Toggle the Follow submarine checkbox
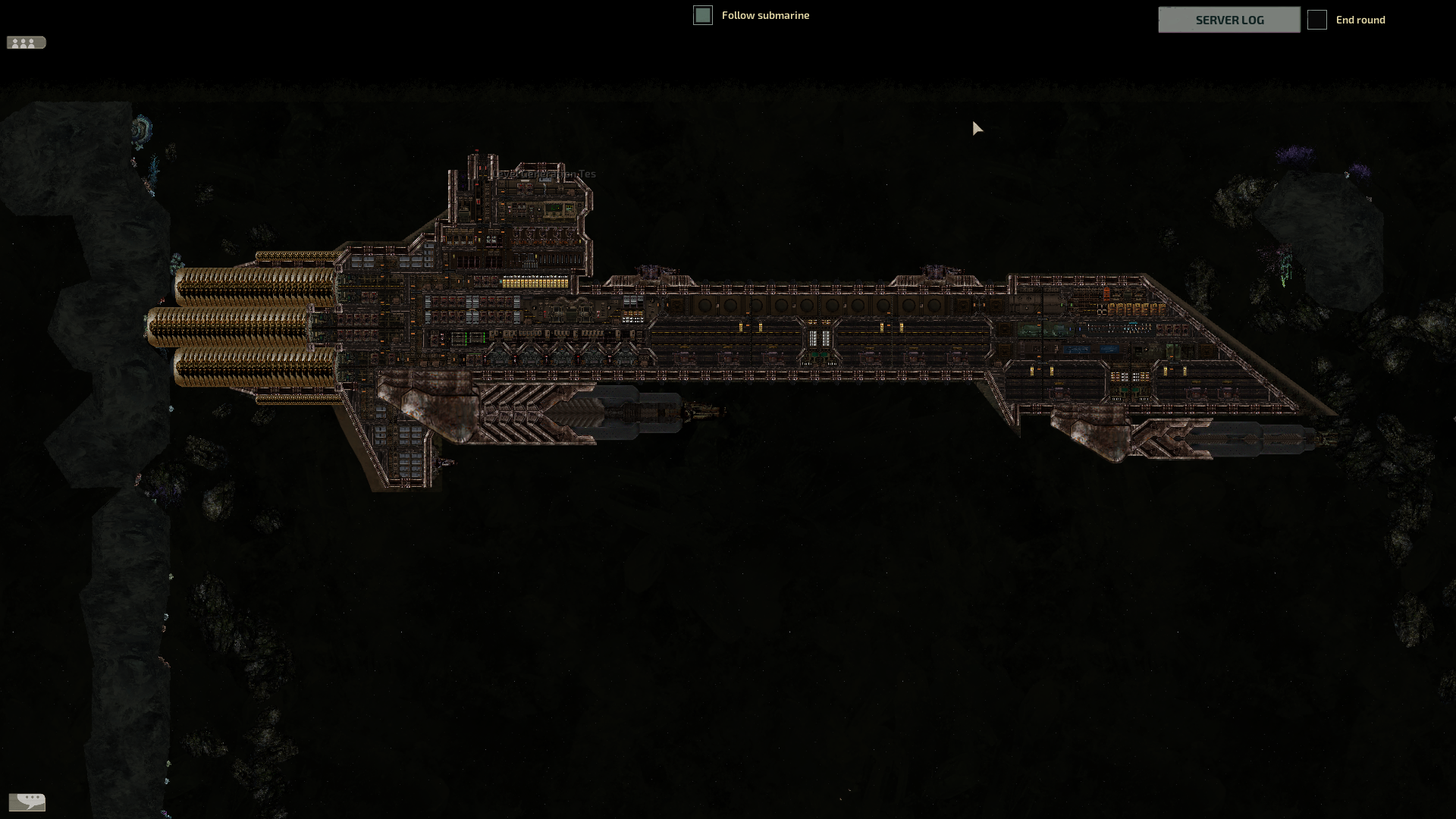Viewport: 1456px width, 819px height. pos(703,15)
